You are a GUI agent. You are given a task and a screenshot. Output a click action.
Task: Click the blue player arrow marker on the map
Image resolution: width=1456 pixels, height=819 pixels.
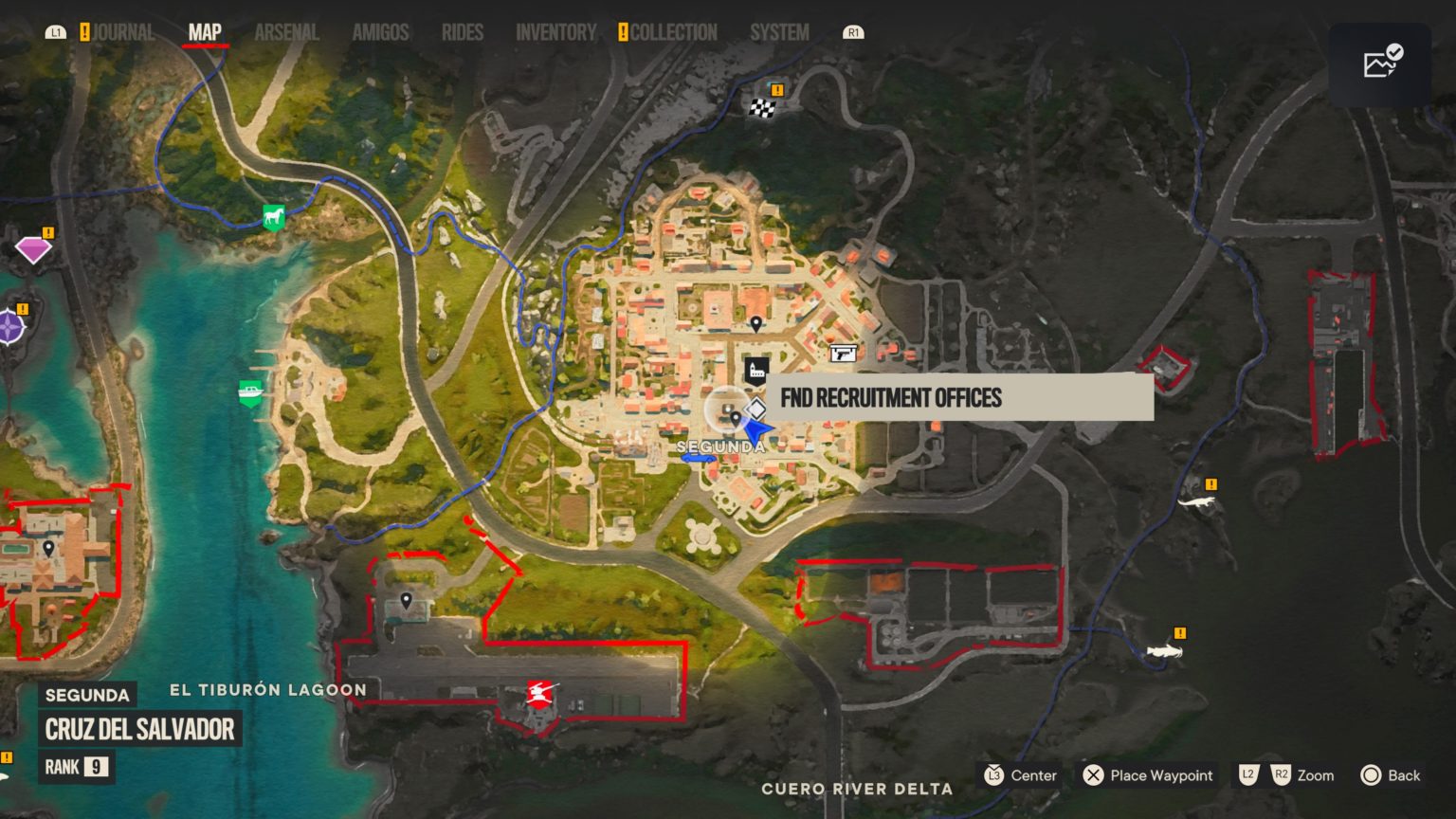click(756, 428)
